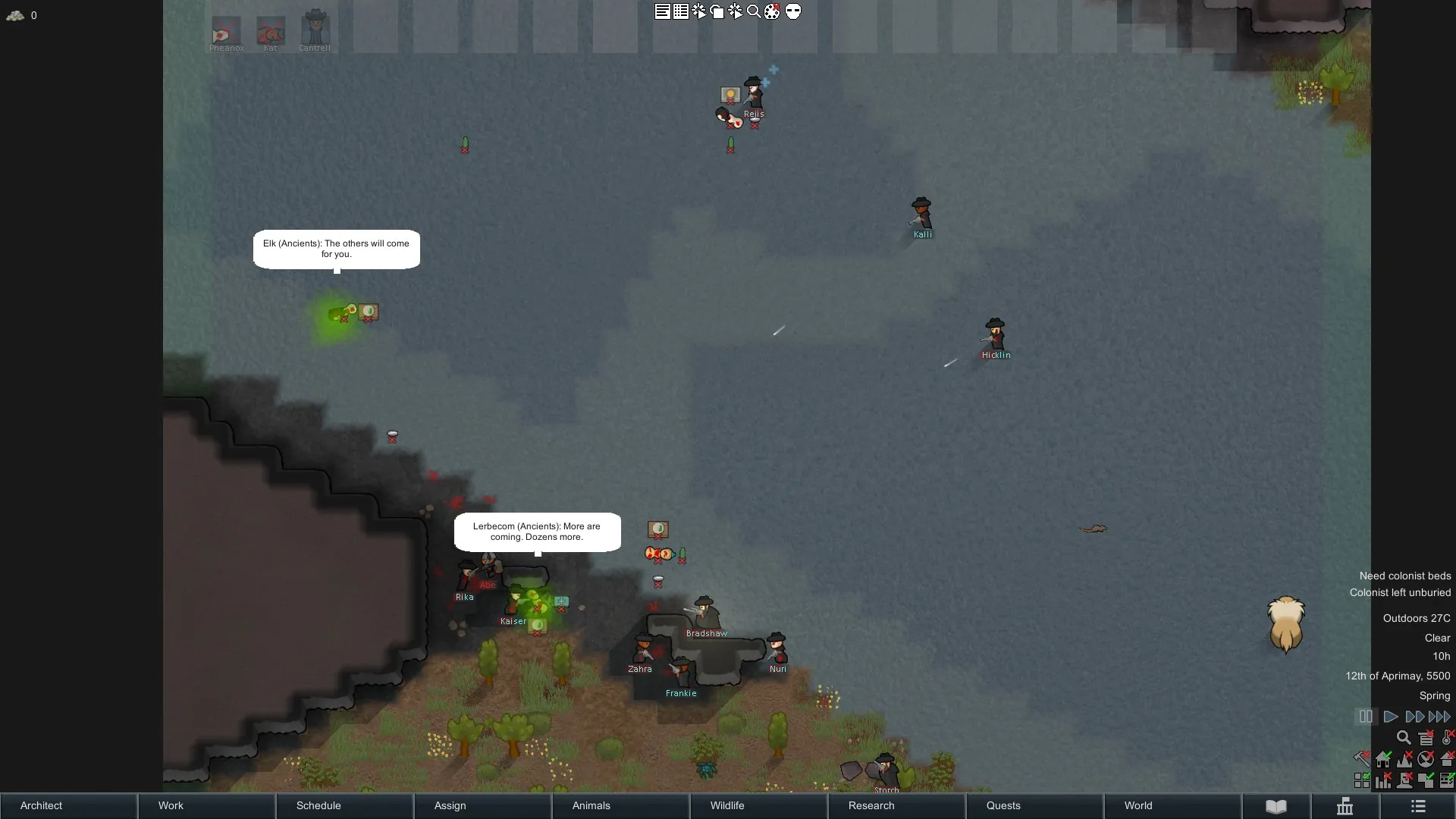Switch to the Schedule tab
The width and height of the screenshot is (1456, 819).
point(344,805)
